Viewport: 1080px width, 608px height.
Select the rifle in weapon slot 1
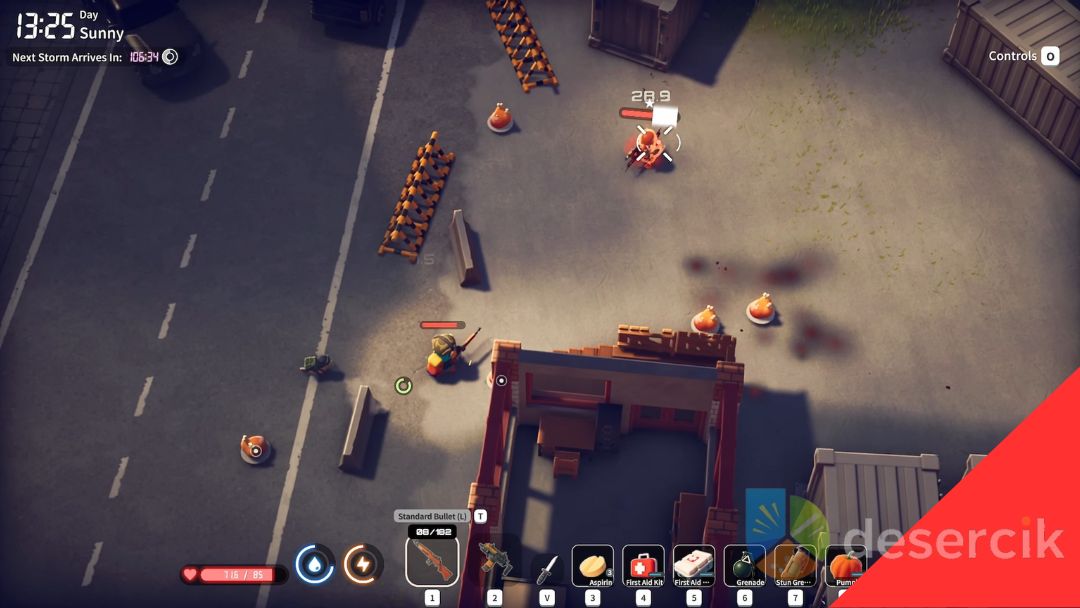432,561
